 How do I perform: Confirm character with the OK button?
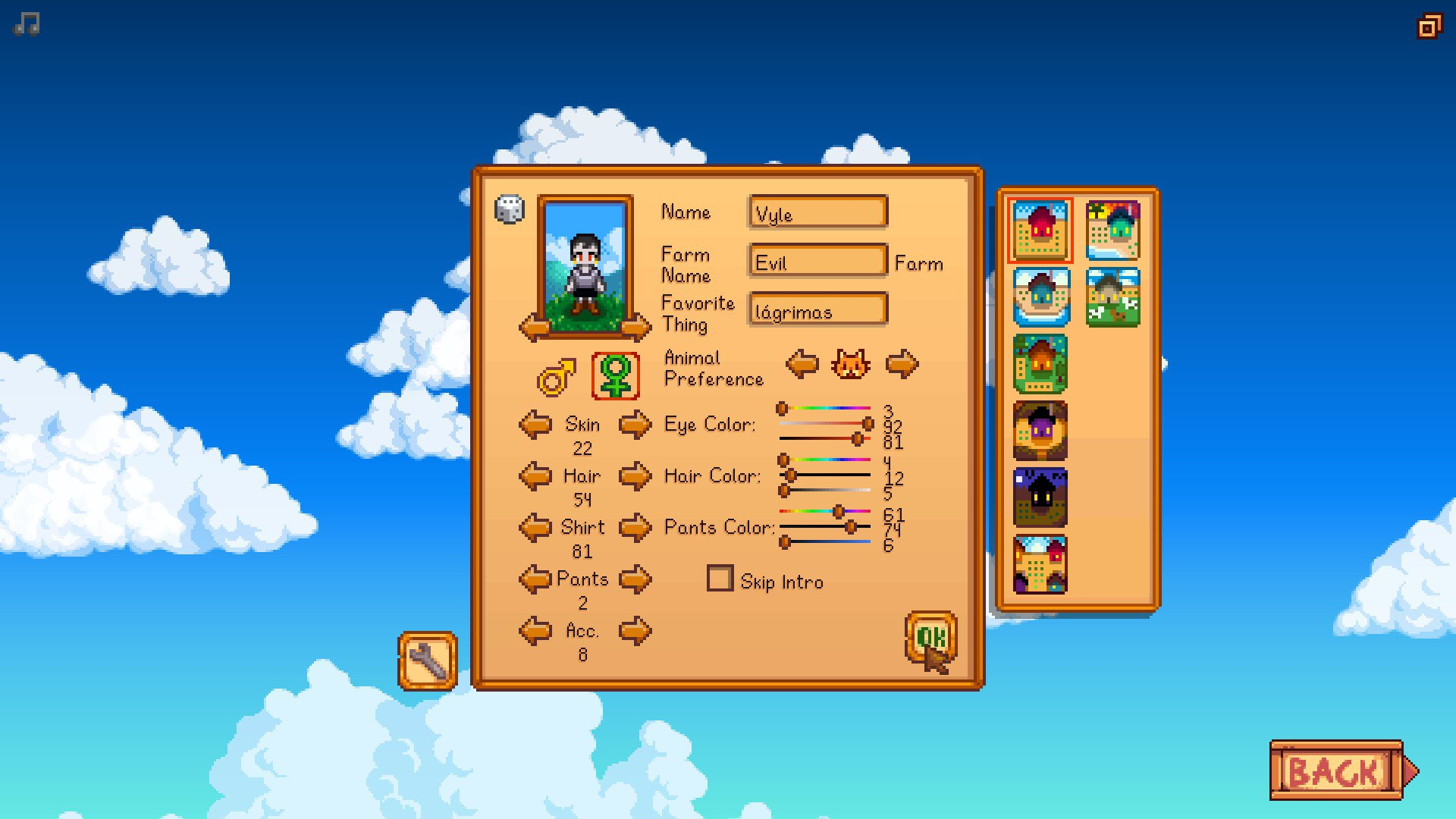[x=930, y=638]
